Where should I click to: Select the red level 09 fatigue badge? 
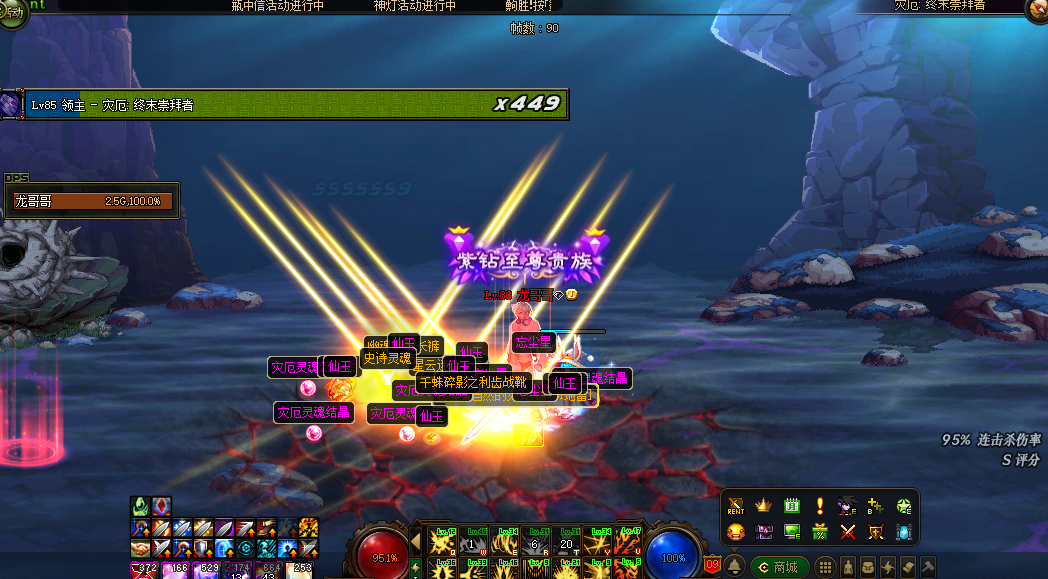click(712, 566)
